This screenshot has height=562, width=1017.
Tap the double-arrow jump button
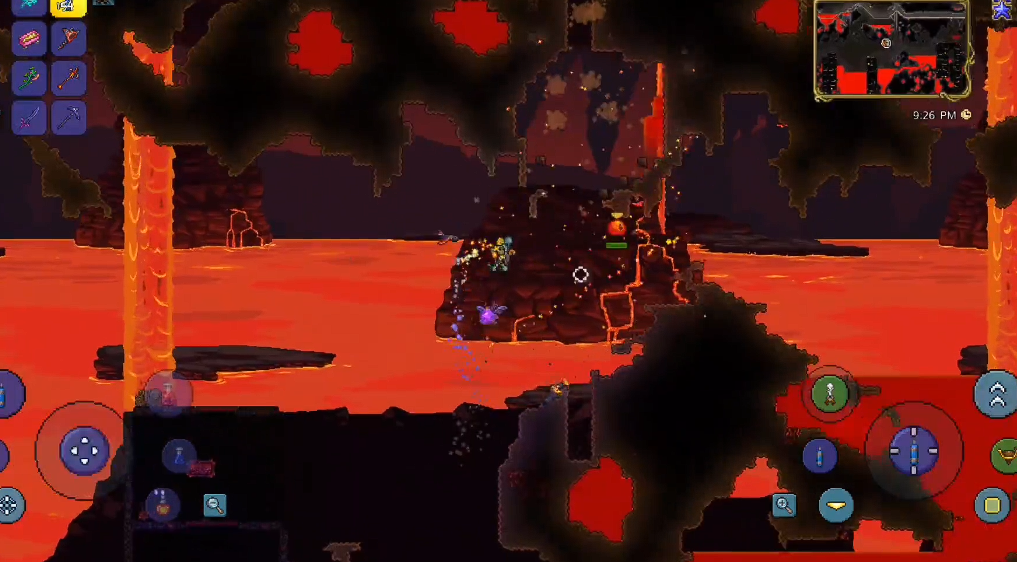pyautogui.click(x=995, y=394)
